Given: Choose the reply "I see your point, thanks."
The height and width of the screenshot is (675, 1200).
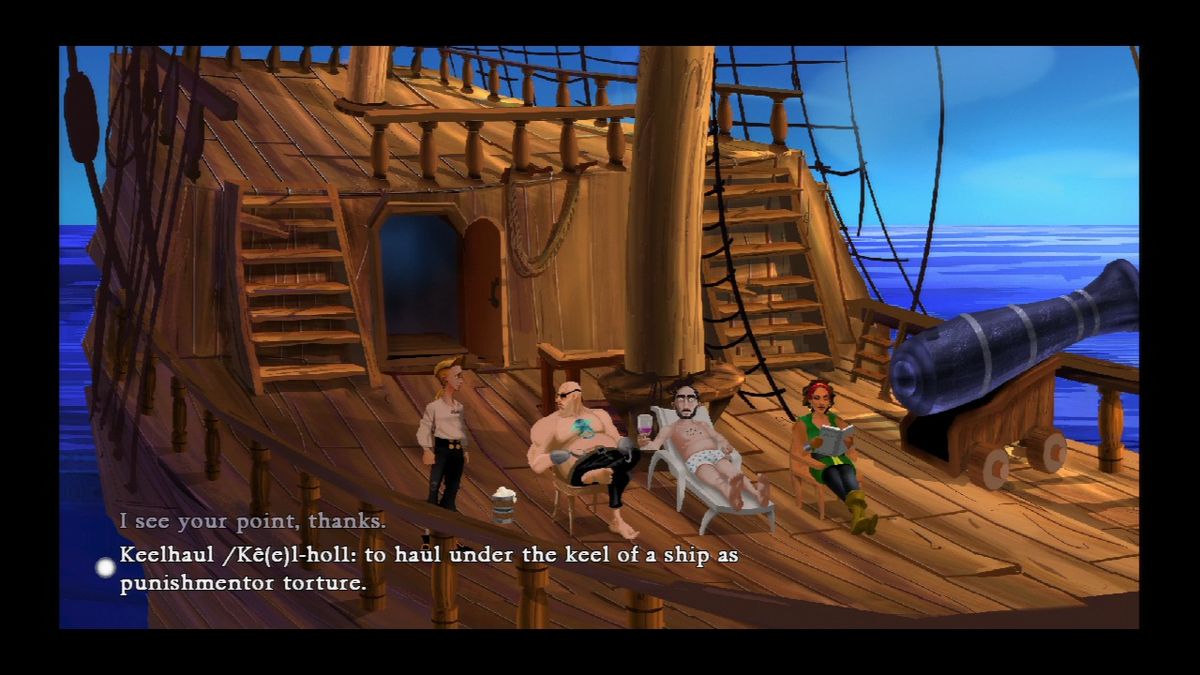Looking at the screenshot, I should click(252, 521).
